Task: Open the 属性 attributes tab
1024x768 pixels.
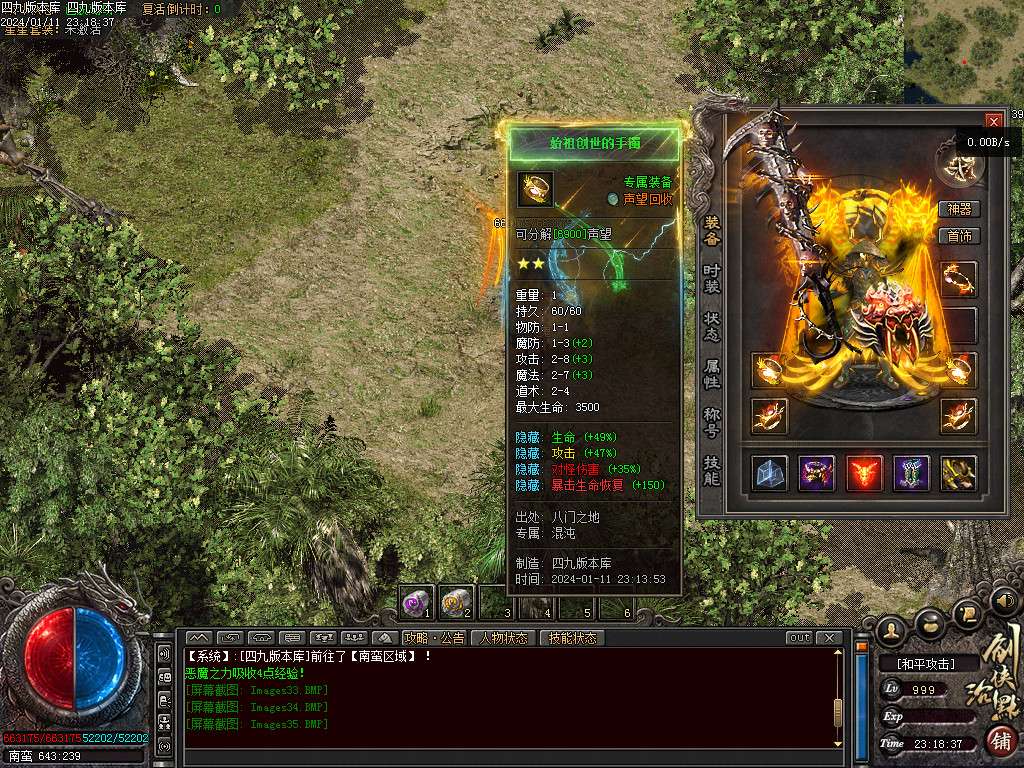Action: coord(711,375)
